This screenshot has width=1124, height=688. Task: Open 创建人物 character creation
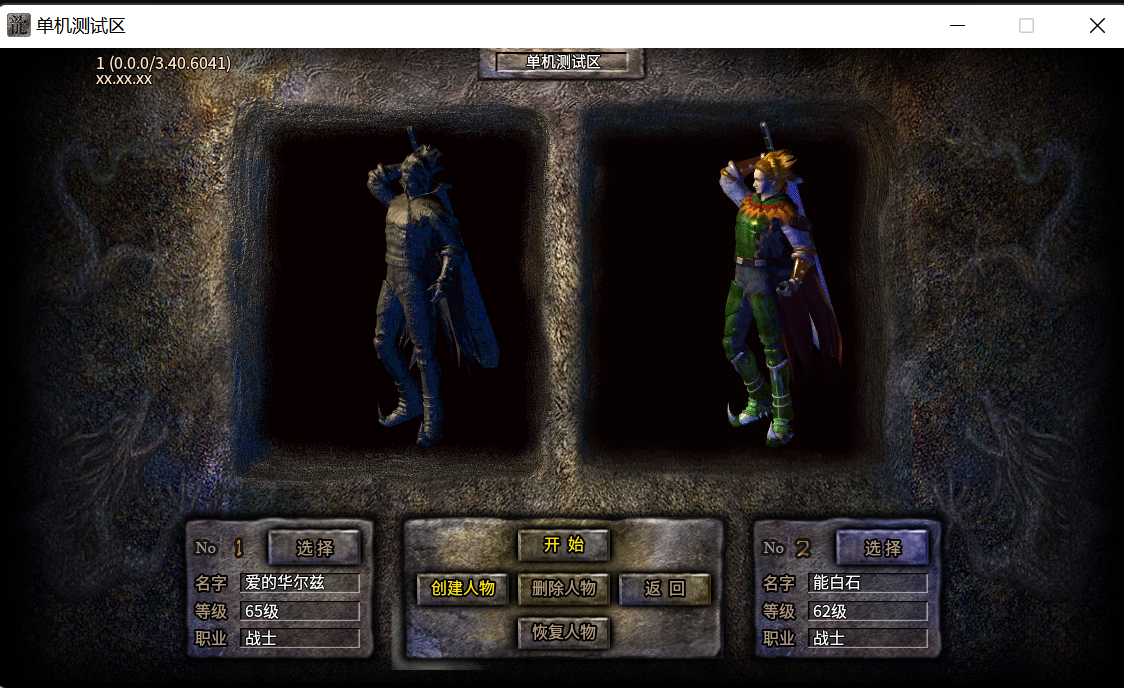(463, 589)
